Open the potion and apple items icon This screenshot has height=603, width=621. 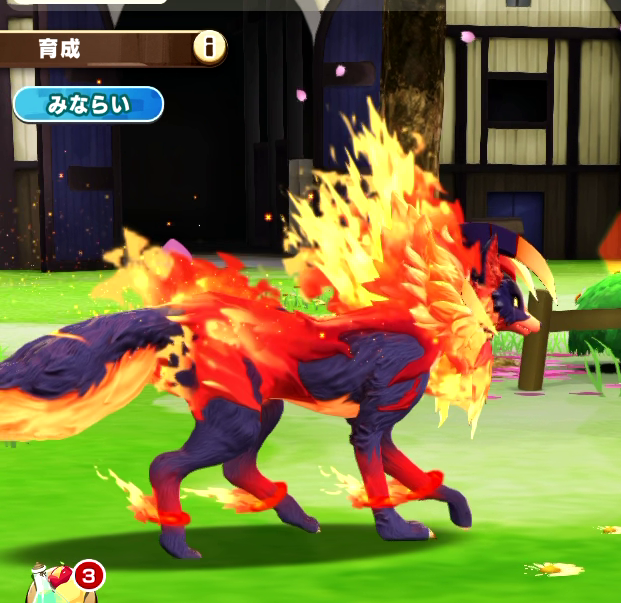[x=52, y=582]
